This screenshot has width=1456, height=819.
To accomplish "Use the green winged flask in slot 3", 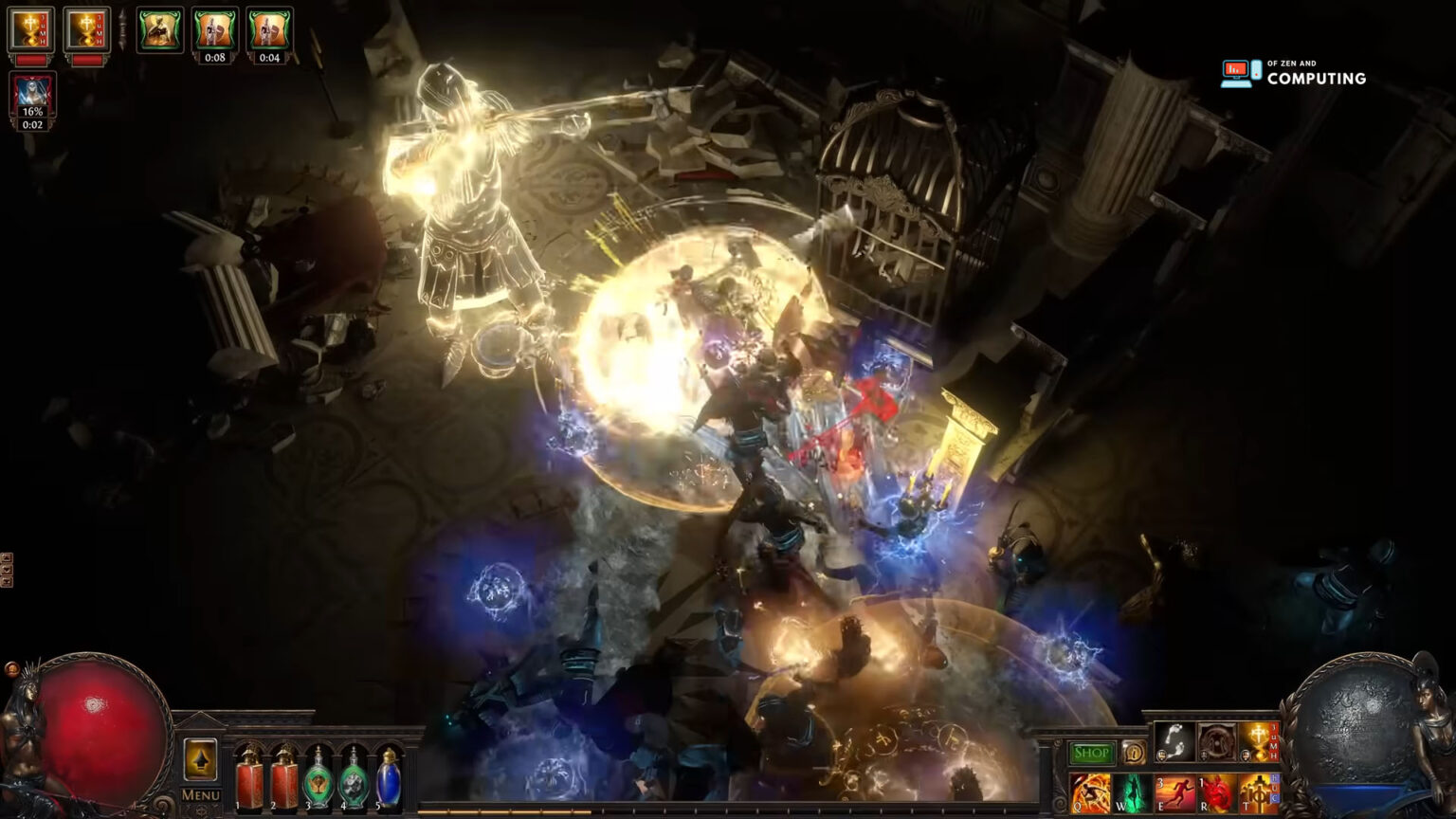I will click(x=318, y=779).
